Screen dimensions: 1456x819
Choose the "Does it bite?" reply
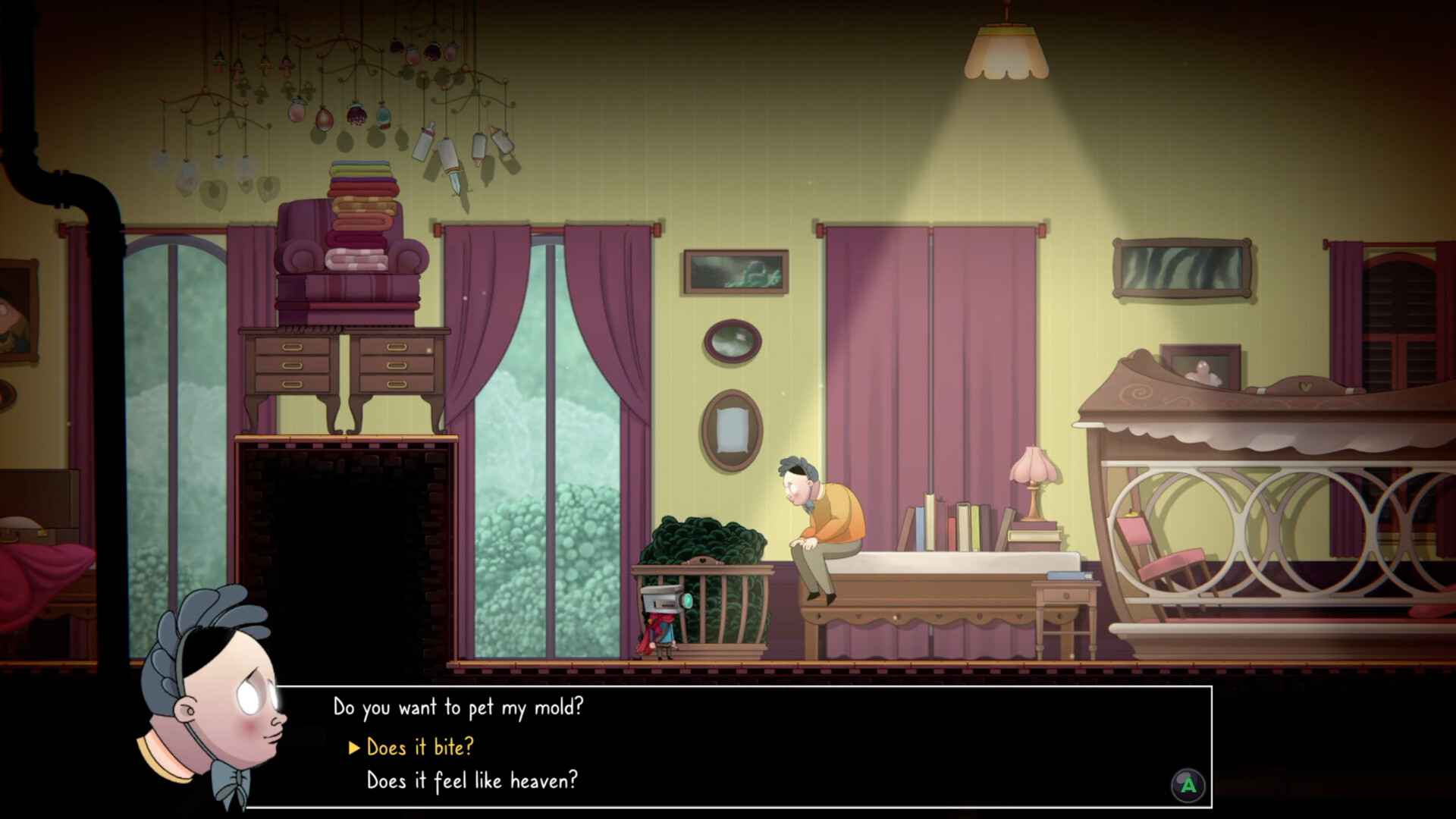[419, 748]
